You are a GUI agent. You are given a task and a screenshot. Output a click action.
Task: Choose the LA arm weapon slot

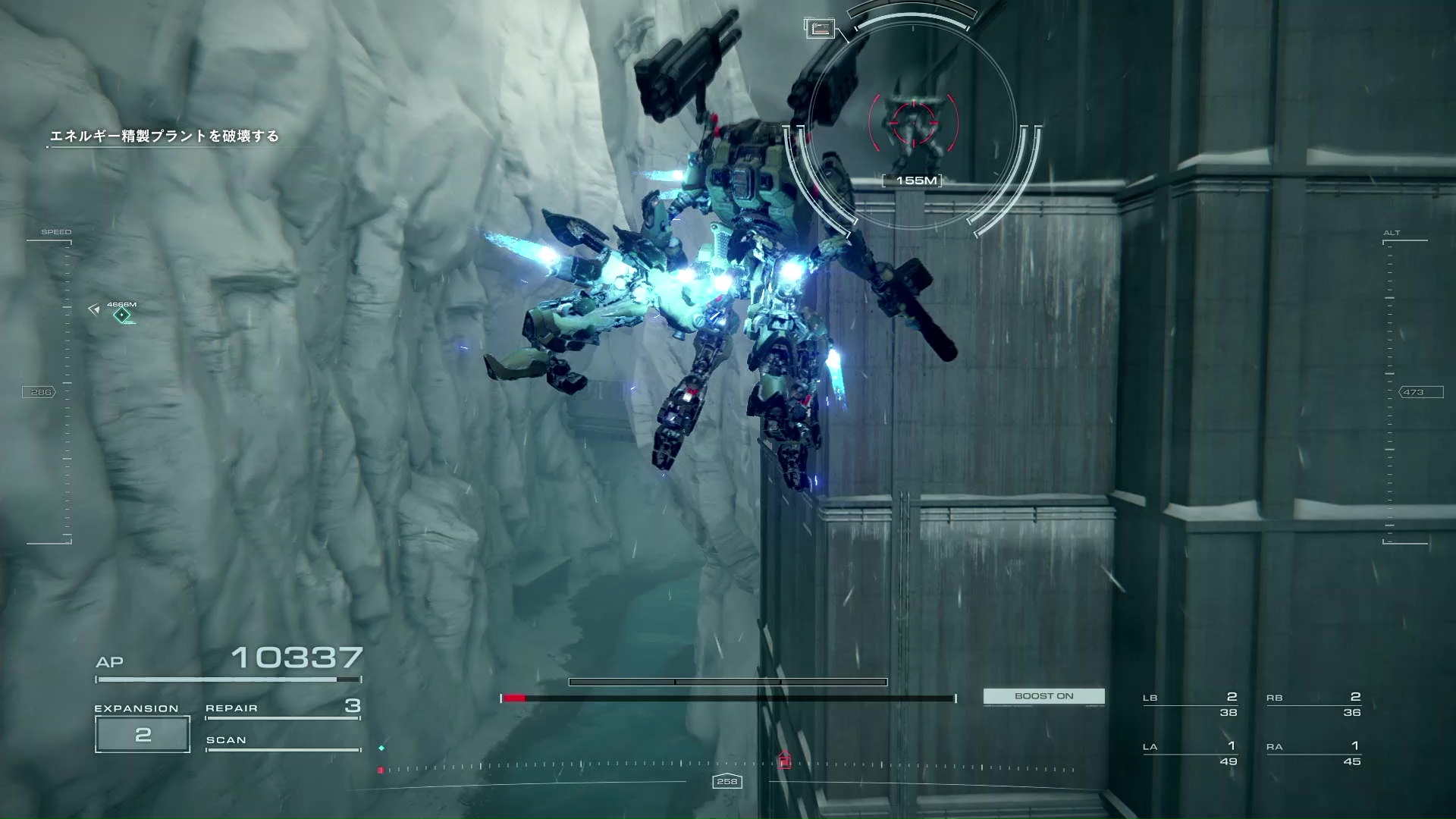1190,754
